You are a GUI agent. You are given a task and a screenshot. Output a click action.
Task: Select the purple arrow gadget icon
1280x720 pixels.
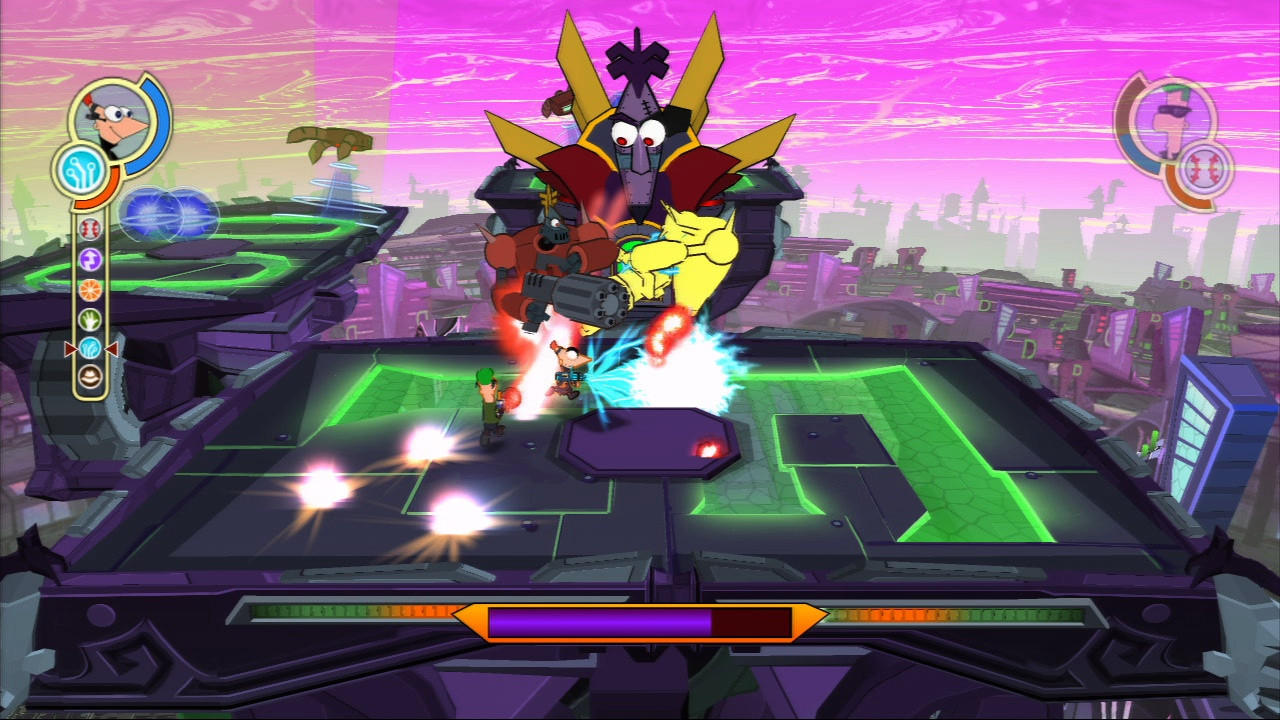pyautogui.click(x=91, y=260)
